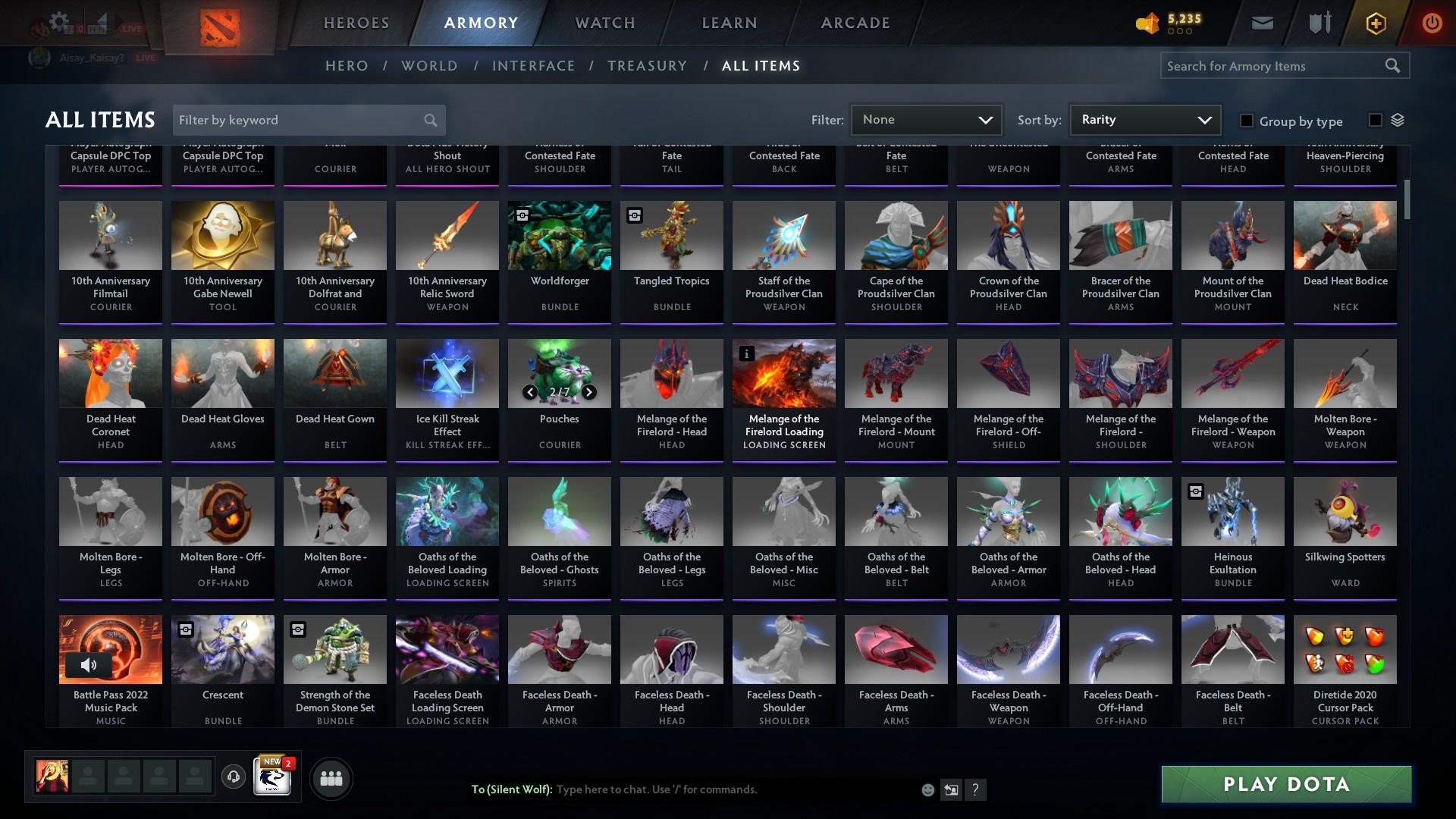
Task: Enable the Group by type checkbox
Action: pyautogui.click(x=1247, y=121)
